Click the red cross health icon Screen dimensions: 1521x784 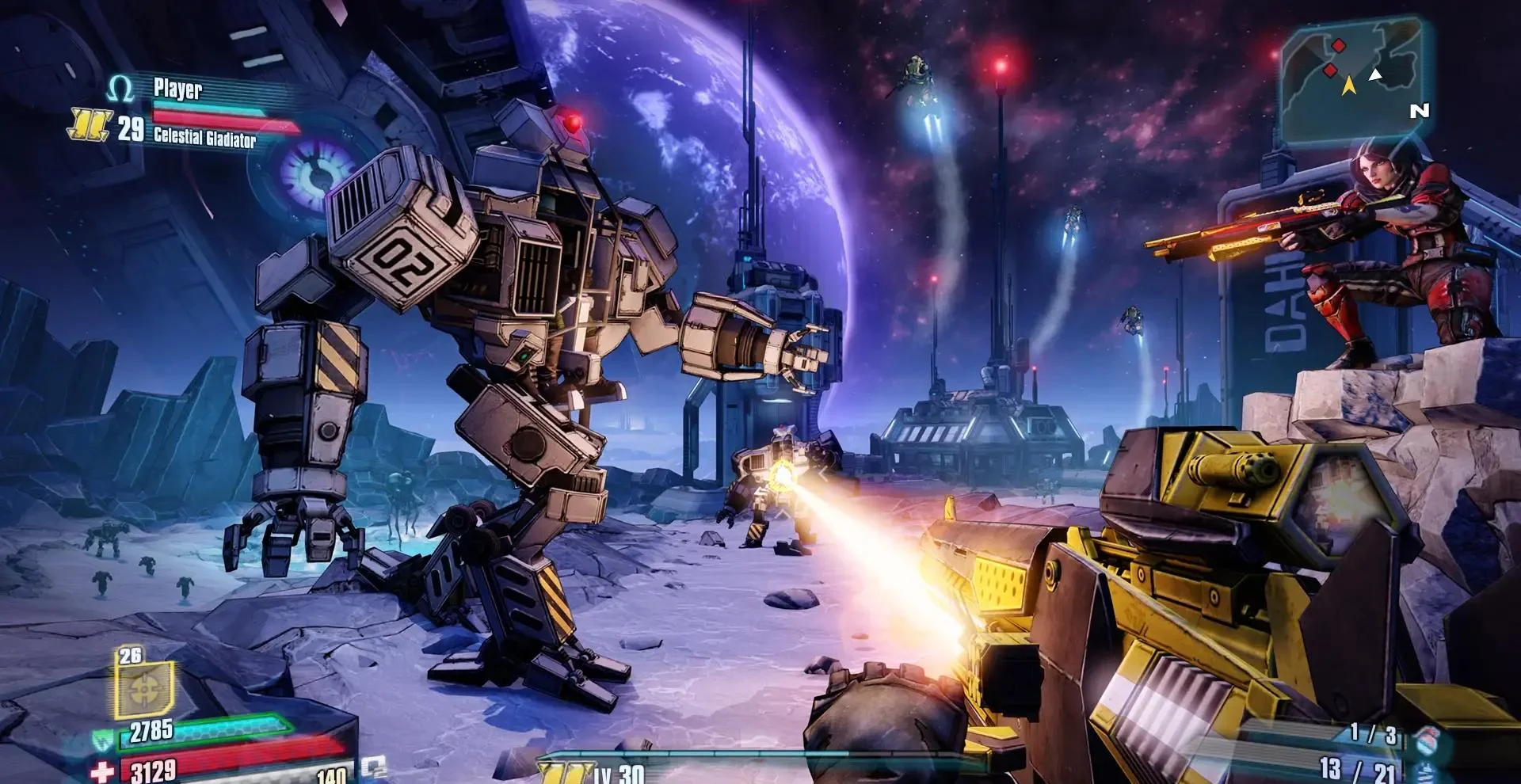click(103, 771)
